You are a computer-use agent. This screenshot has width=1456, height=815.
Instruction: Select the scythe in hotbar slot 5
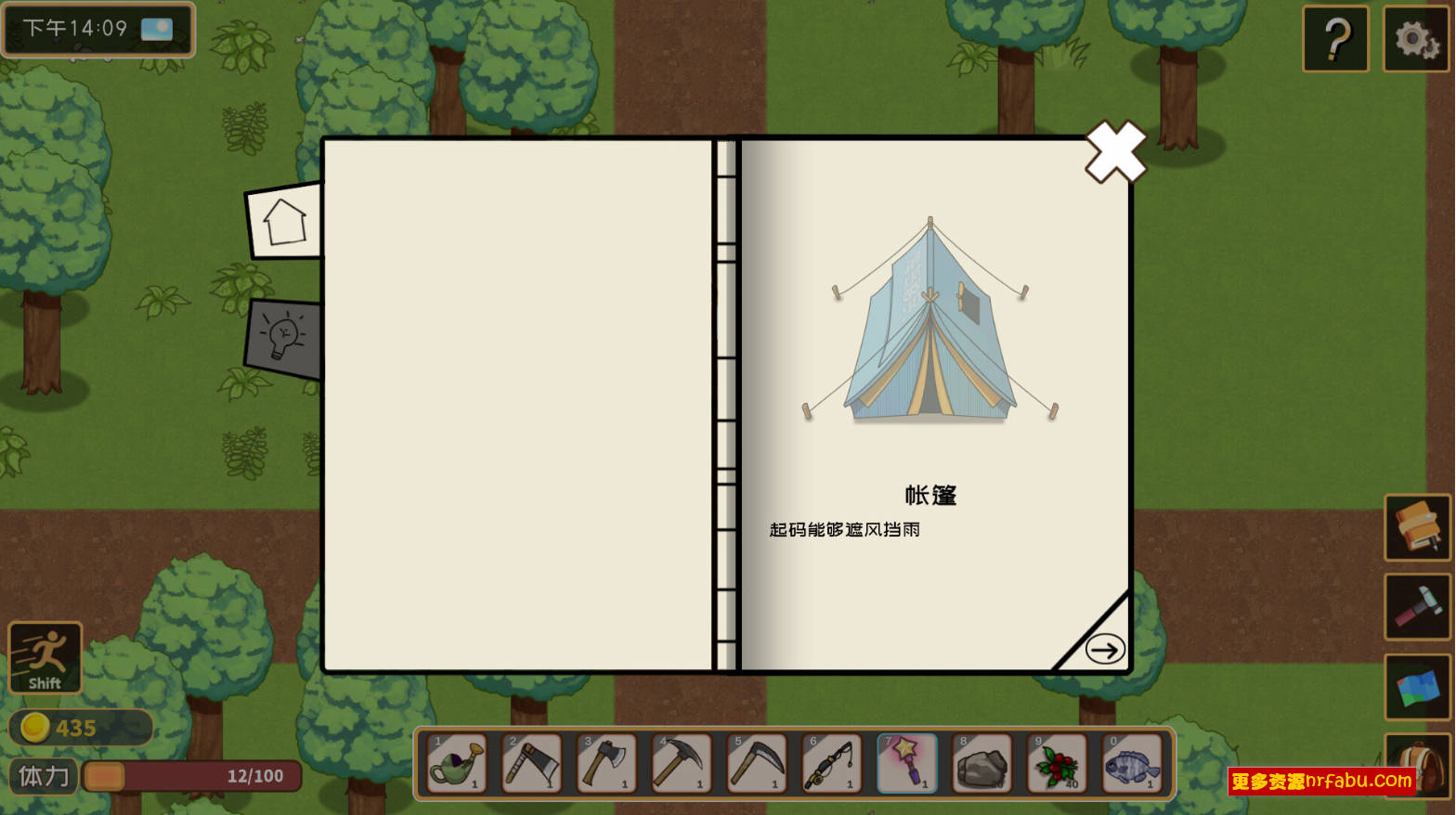(756, 763)
